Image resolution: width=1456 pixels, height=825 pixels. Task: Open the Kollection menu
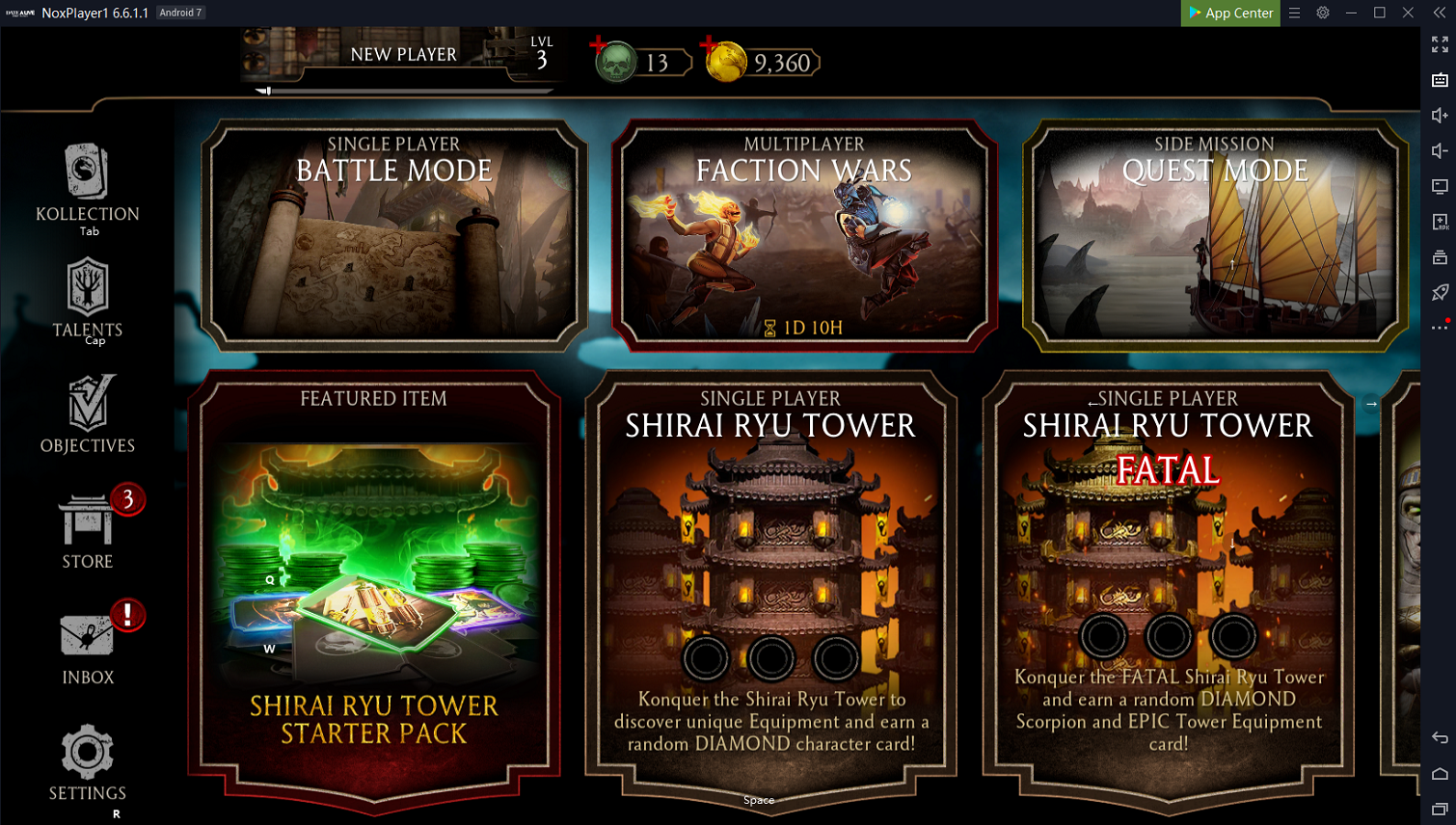[x=88, y=186]
